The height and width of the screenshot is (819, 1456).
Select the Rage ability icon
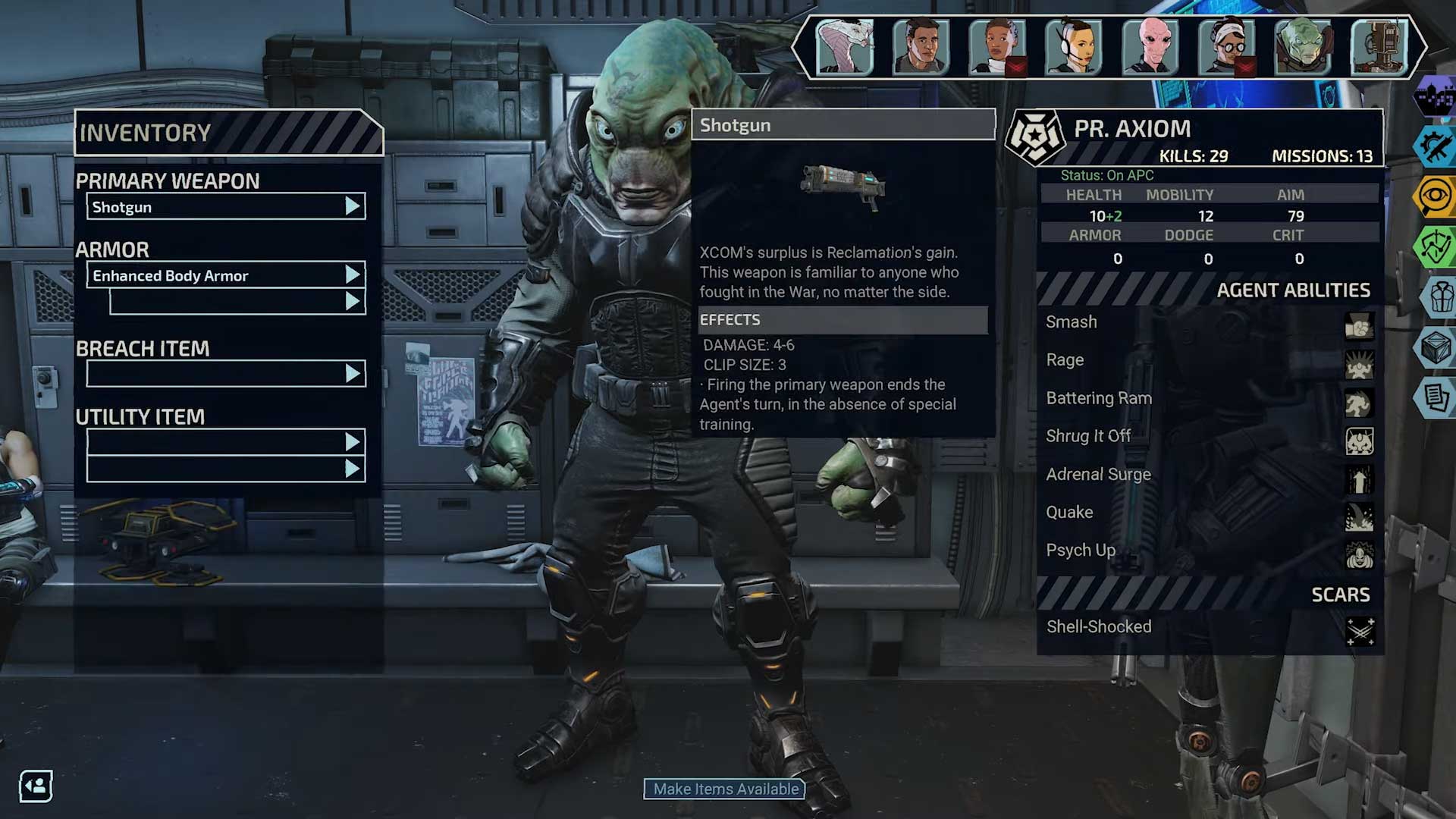pyautogui.click(x=1359, y=365)
